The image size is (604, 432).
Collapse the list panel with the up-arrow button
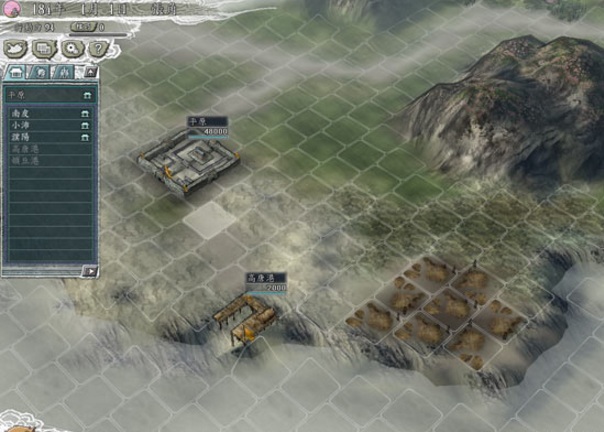point(90,72)
